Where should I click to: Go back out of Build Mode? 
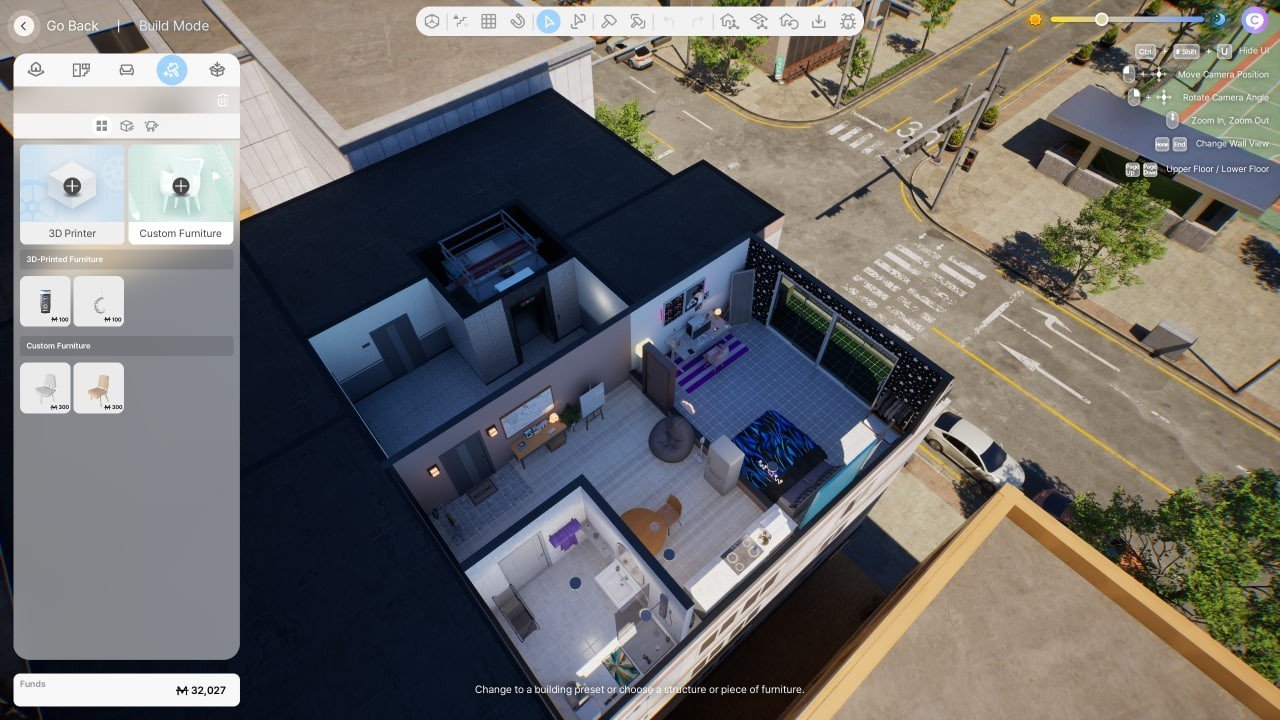(24, 26)
